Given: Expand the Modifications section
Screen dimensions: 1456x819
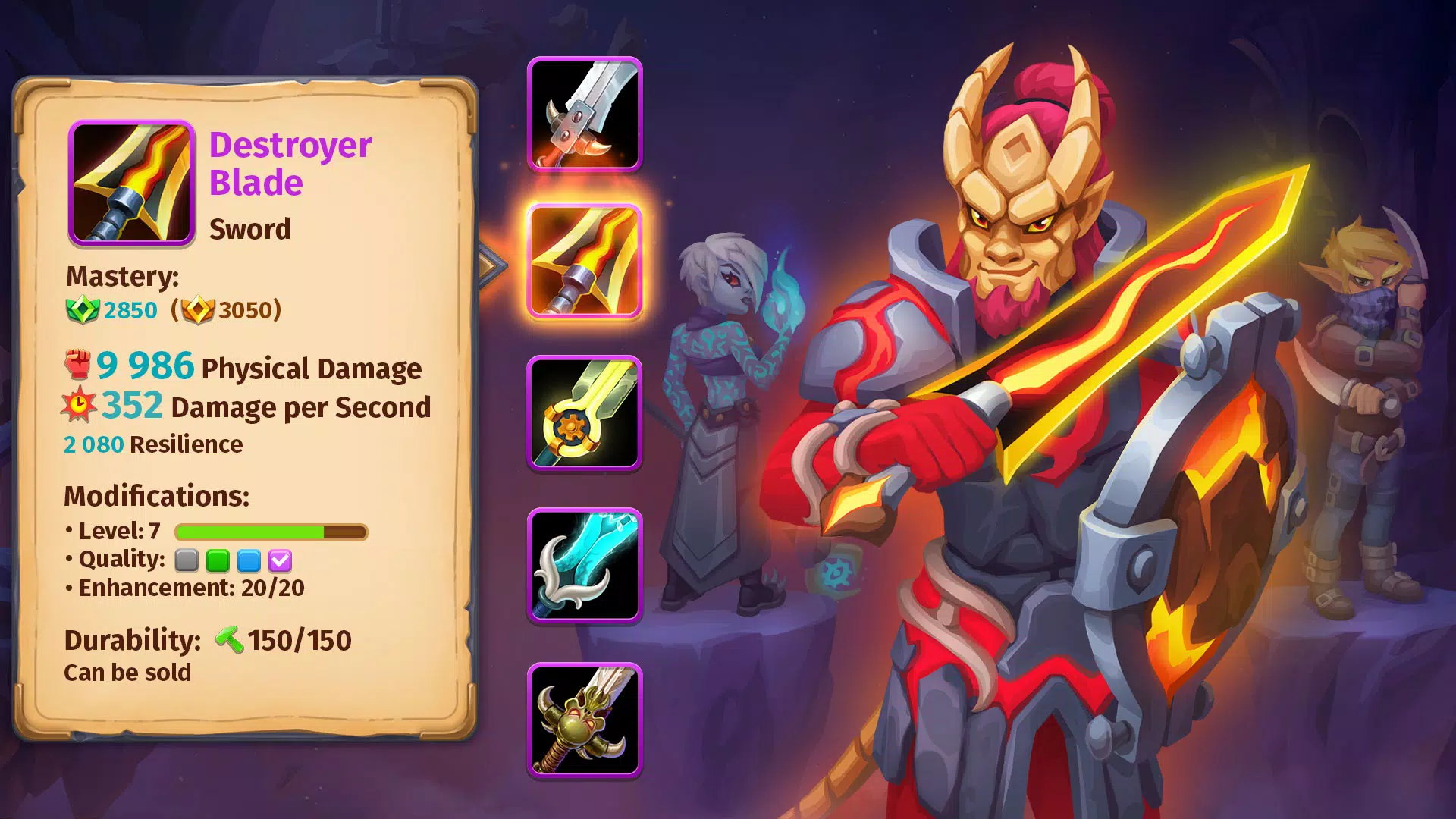Looking at the screenshot, I should pyautogui.click(x=157, y=497).
